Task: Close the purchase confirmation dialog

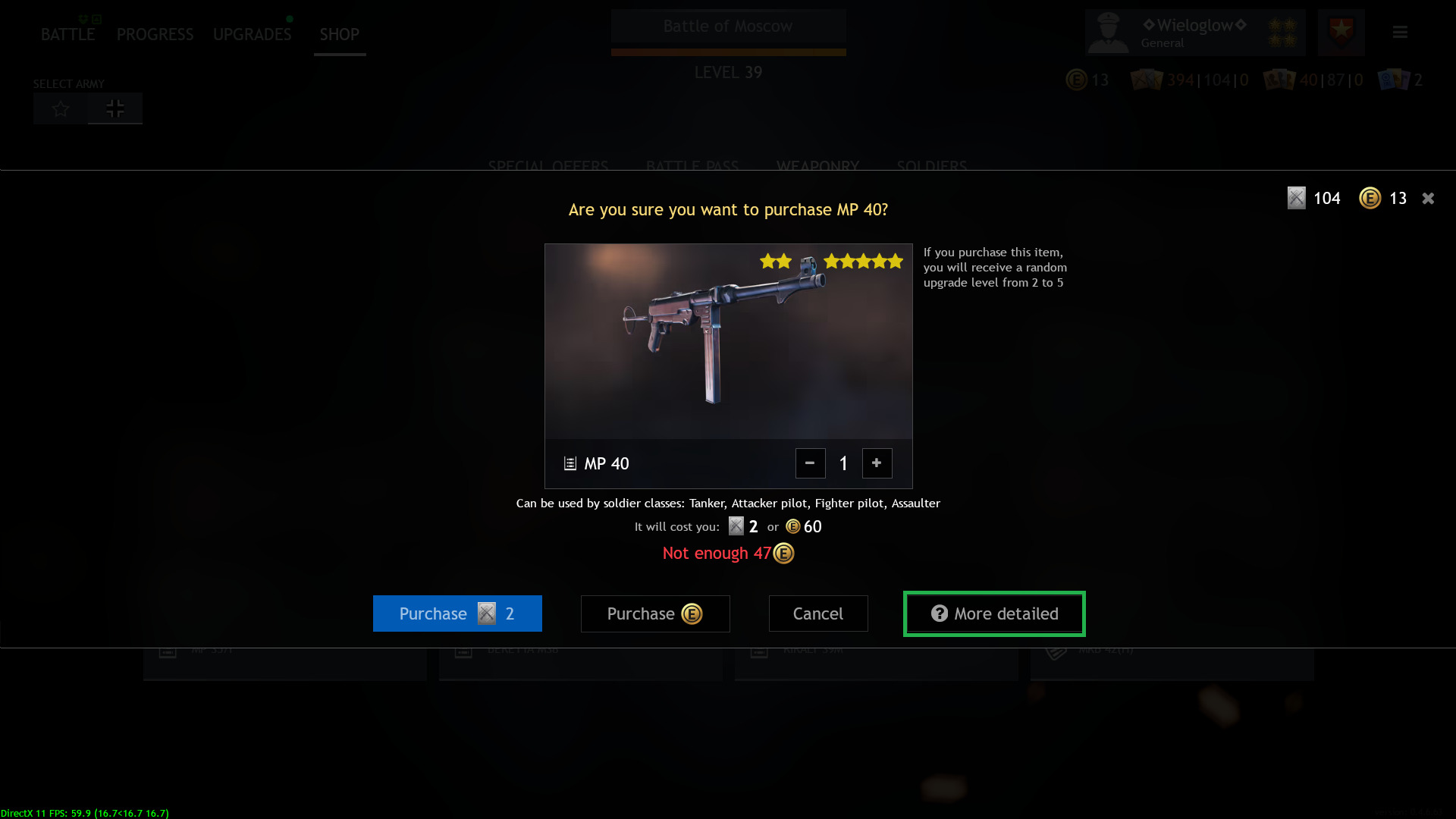Action: [x=1428, y=198]
